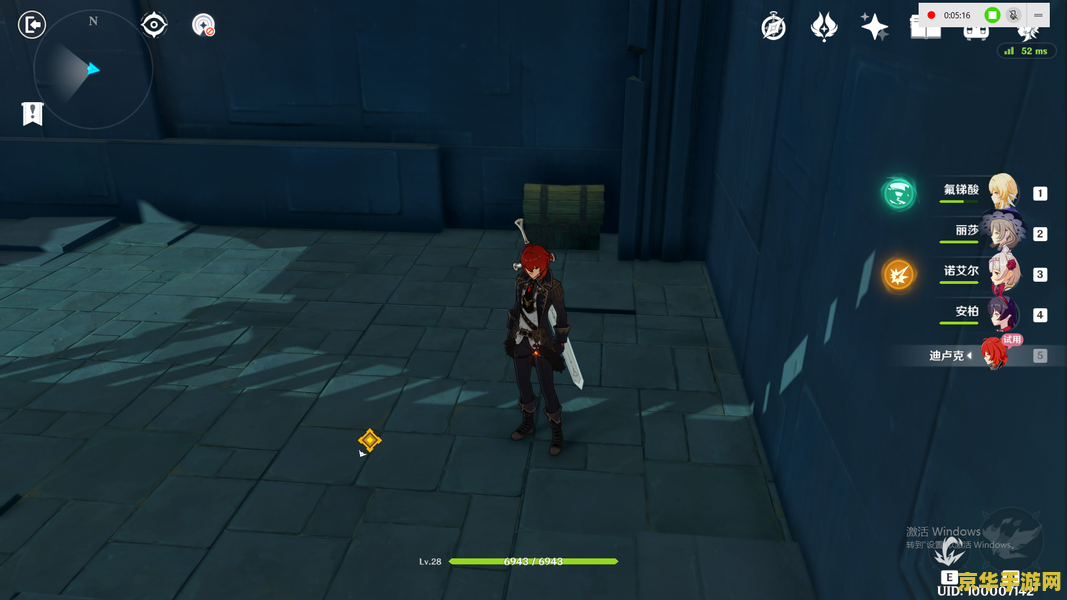The image size is (1067, 600).
Task: Open the circular minimap
Action: pos(93,70)
